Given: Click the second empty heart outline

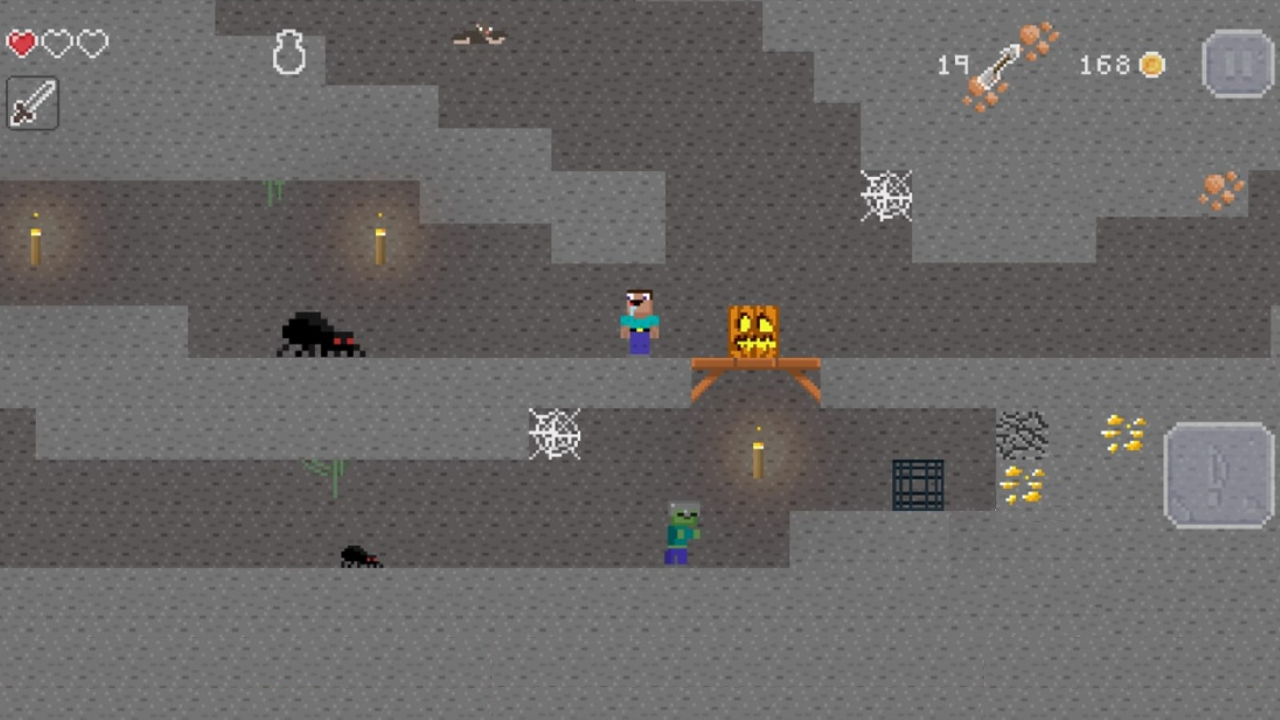Looking at the screenshot, I should coord(91,43).
